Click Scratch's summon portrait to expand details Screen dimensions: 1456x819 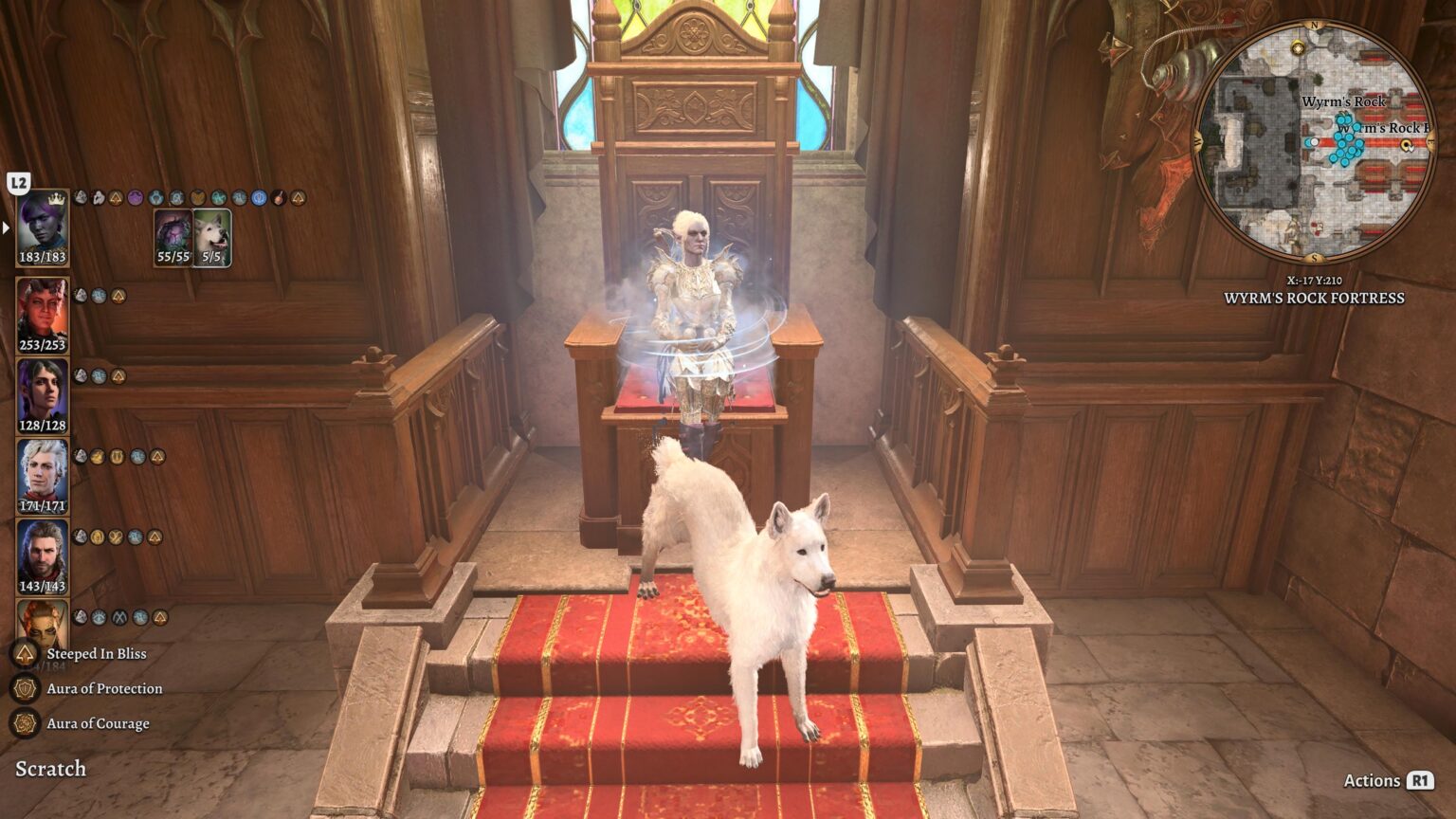213,236
